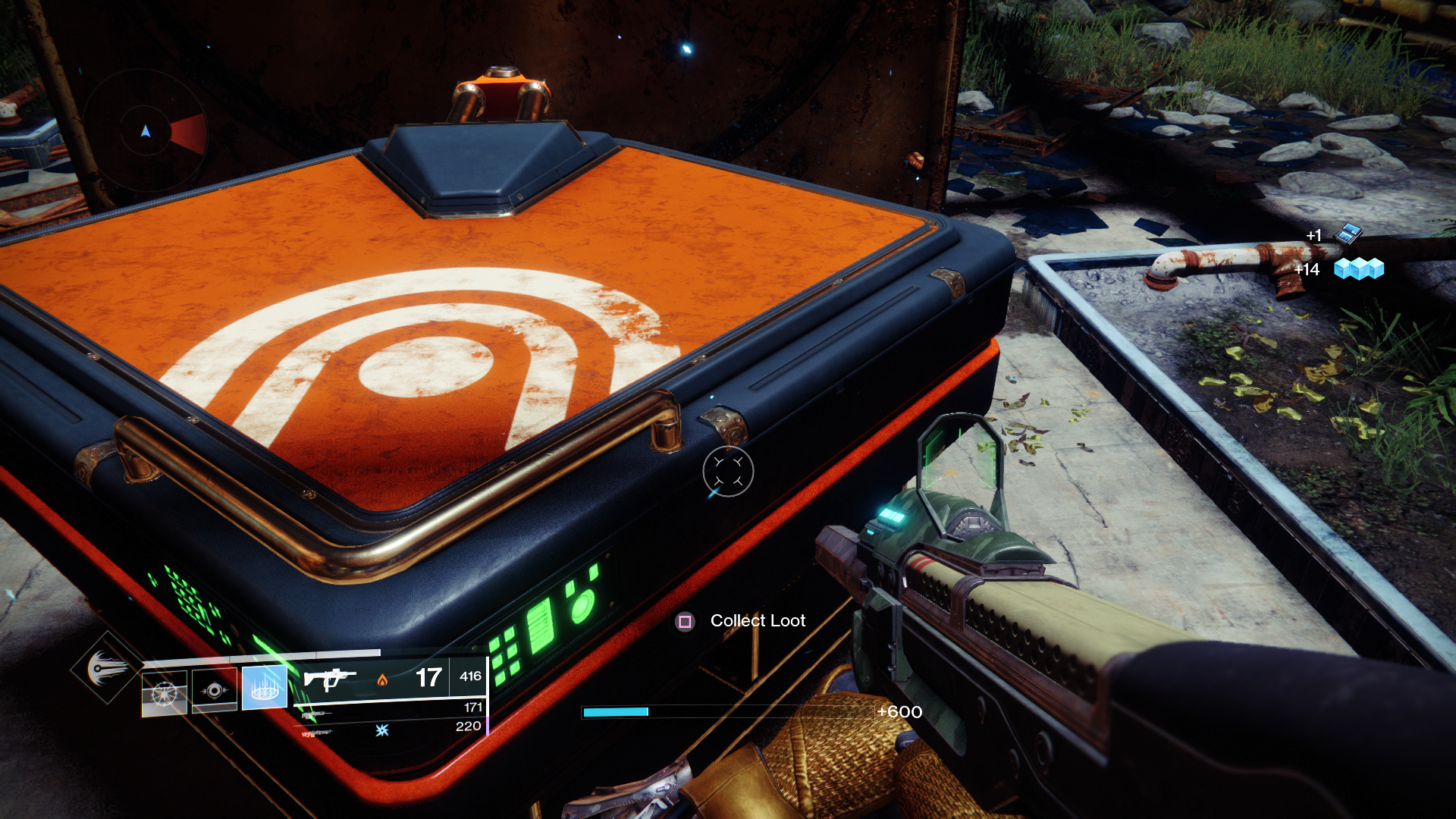
Task: Expand the ammo counter showing 416
Action: 470,676
